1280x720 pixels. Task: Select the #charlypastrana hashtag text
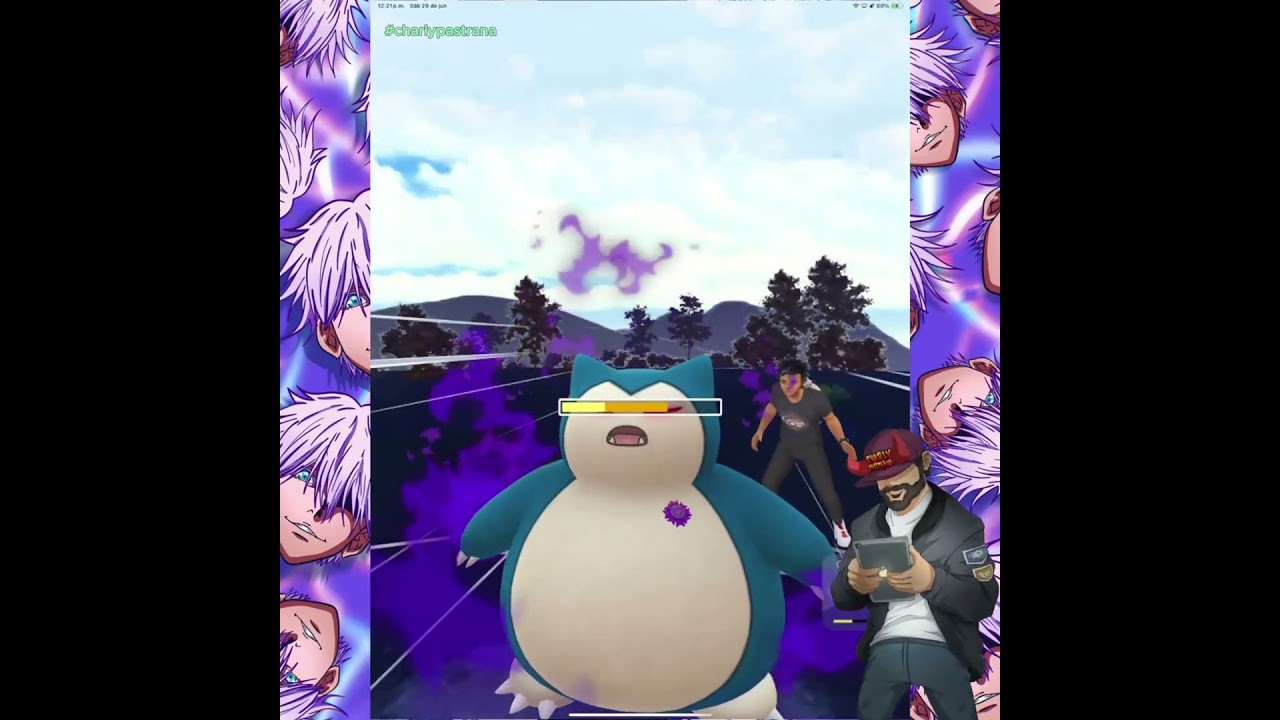click(x=441, y=31)
